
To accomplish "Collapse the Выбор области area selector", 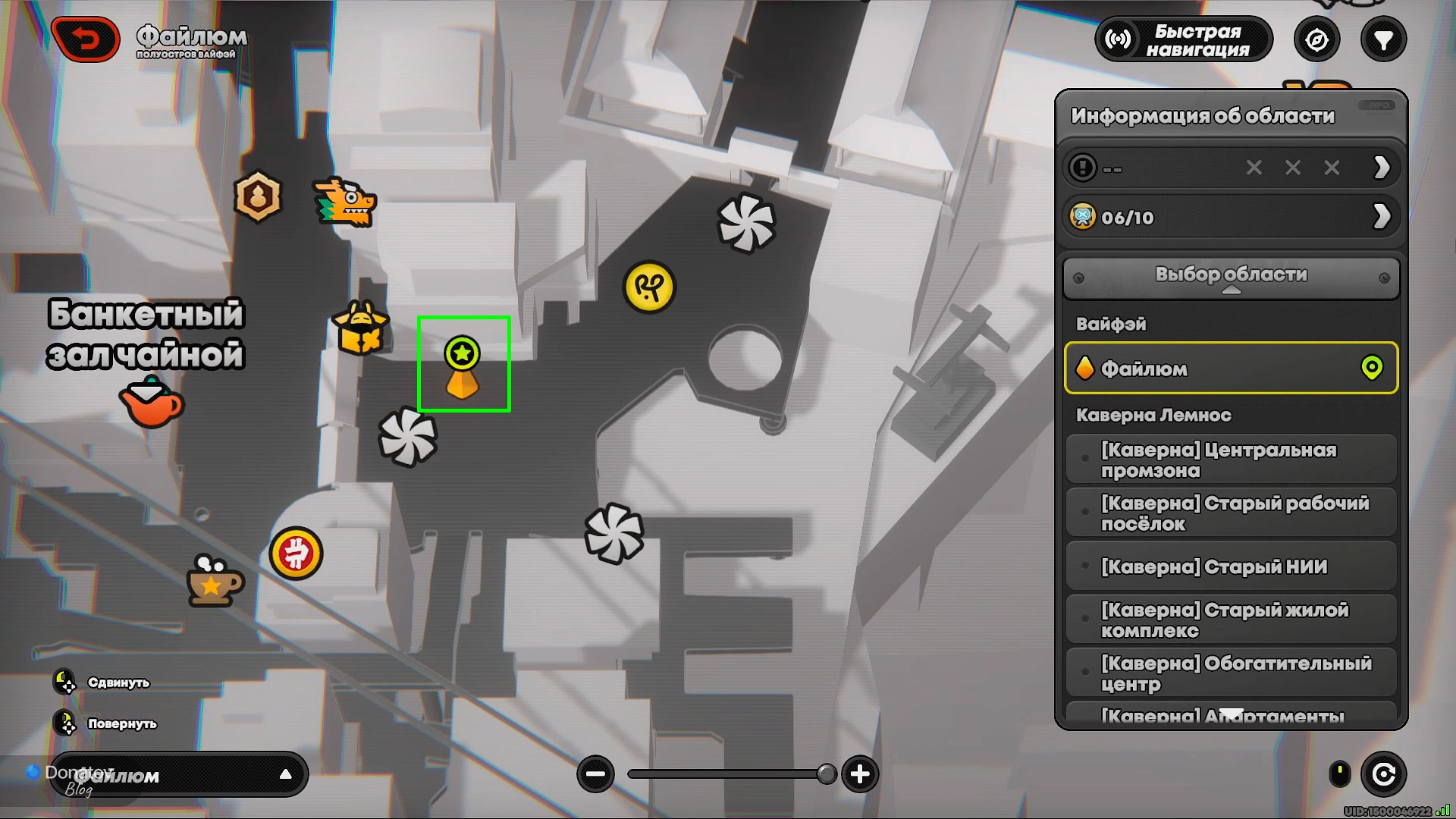I will coord(1231,278).
